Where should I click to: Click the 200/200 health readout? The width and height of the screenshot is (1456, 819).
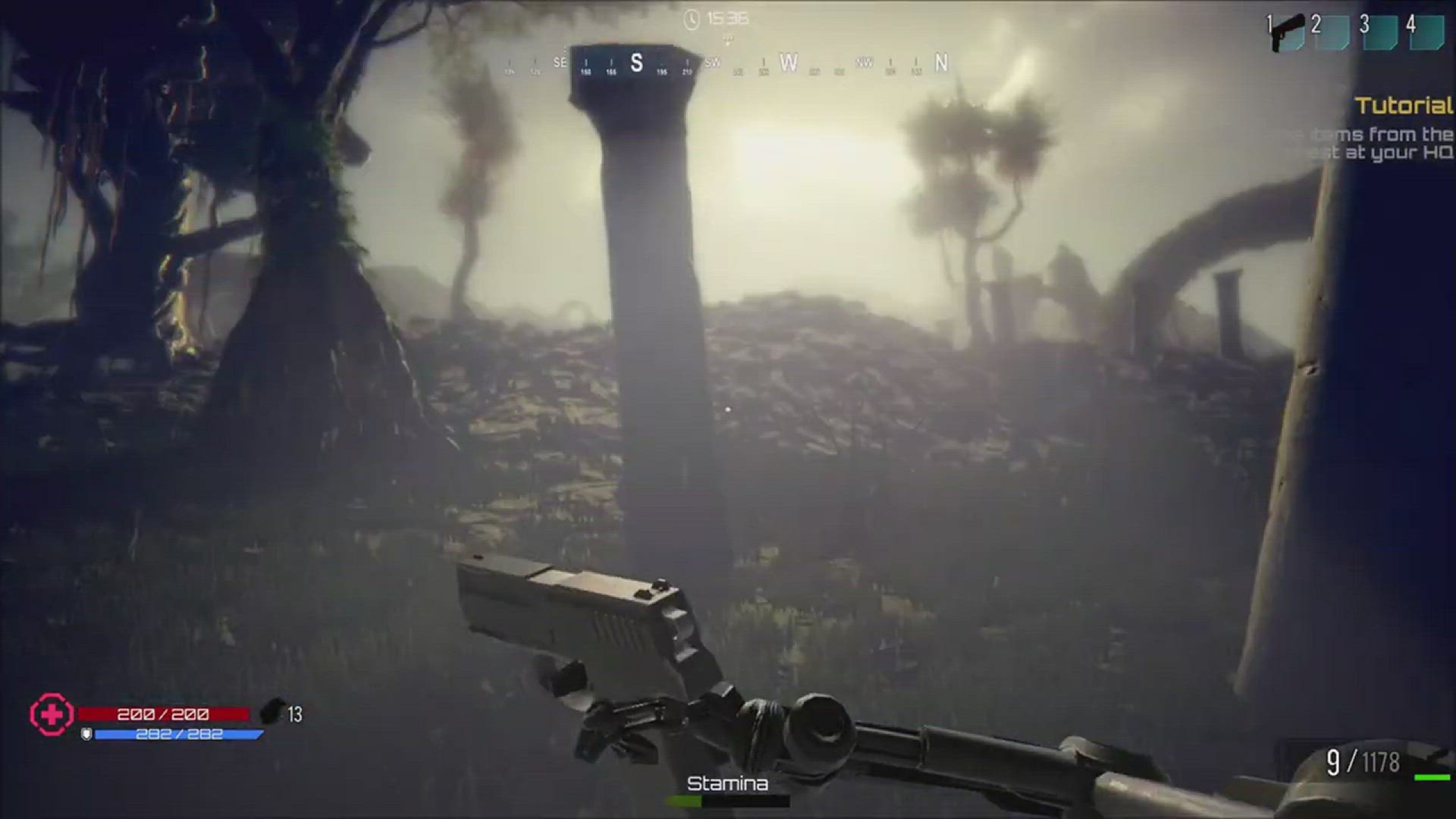[162, 713]
